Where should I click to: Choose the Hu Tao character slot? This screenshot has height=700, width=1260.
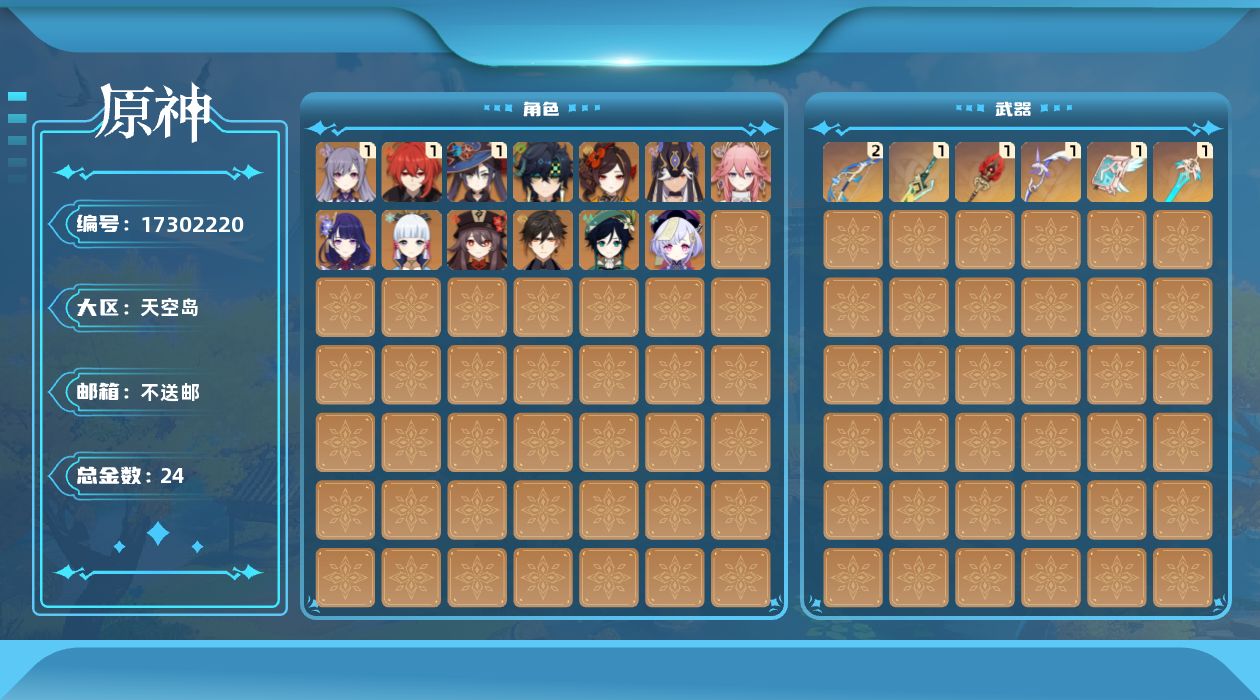coord(477,240)
